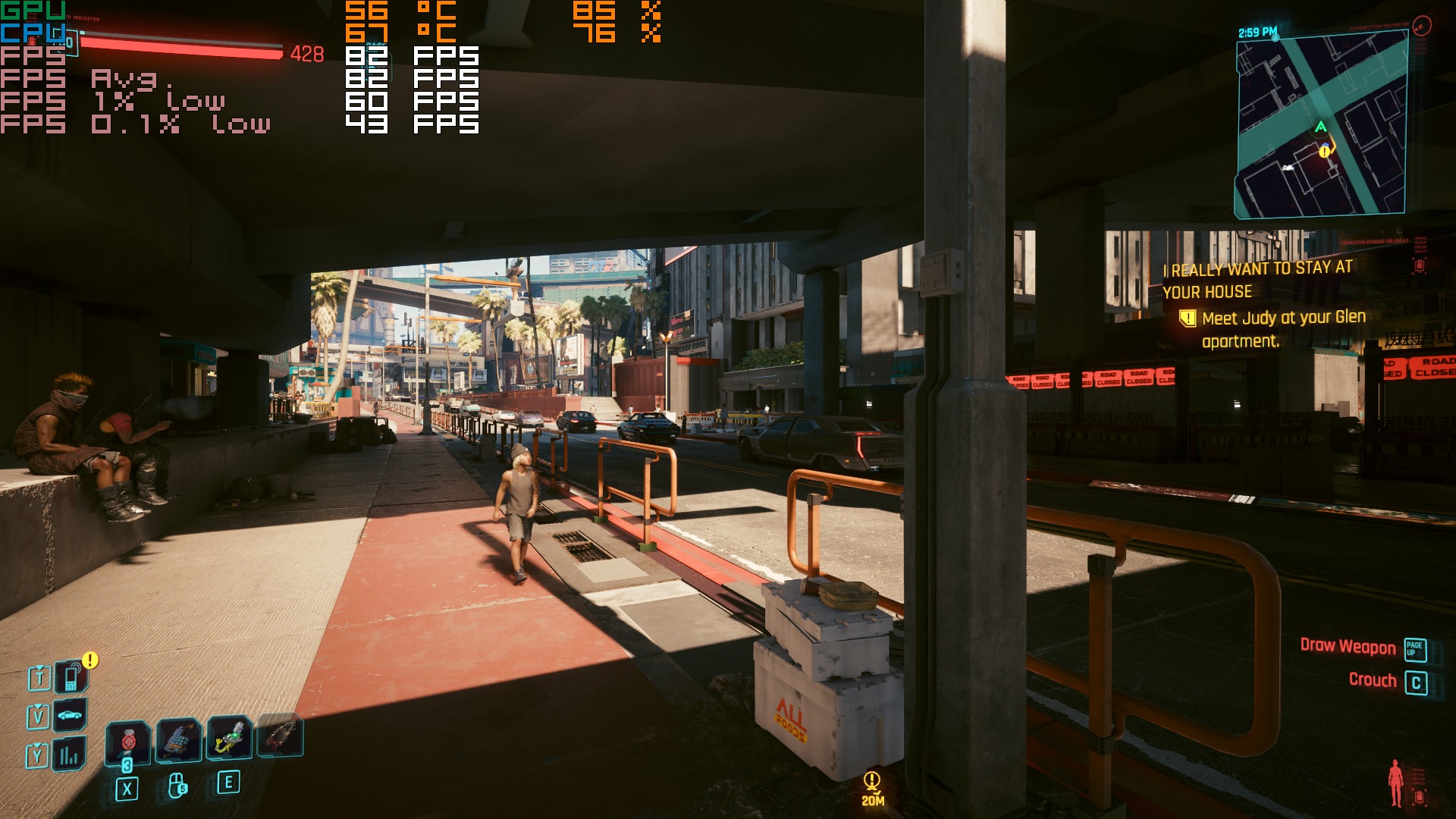Select the Meet Judy quest objective

pos(1283,328)
